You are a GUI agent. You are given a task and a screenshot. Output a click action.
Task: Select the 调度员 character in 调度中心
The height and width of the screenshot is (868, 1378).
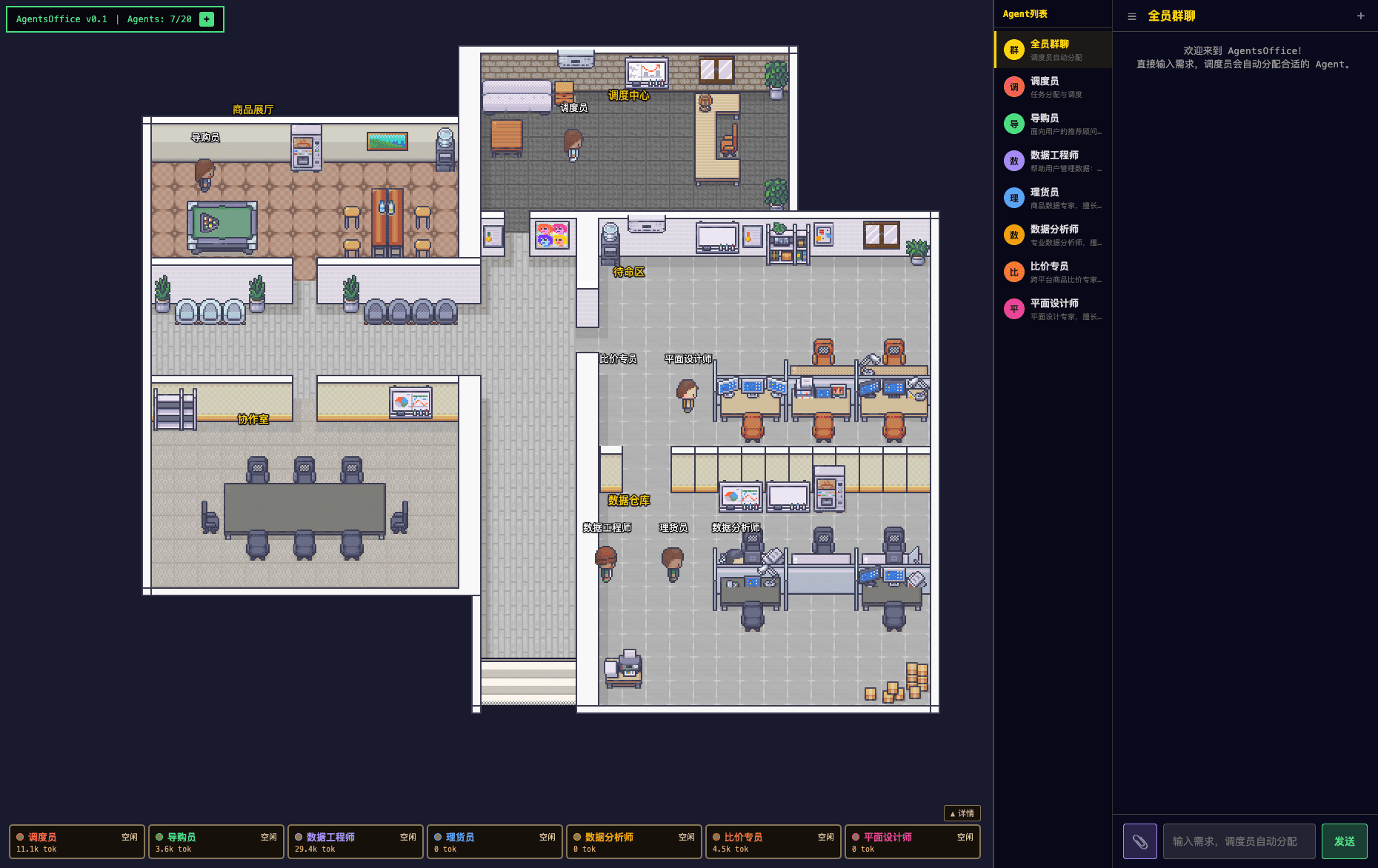coord(571,144)
